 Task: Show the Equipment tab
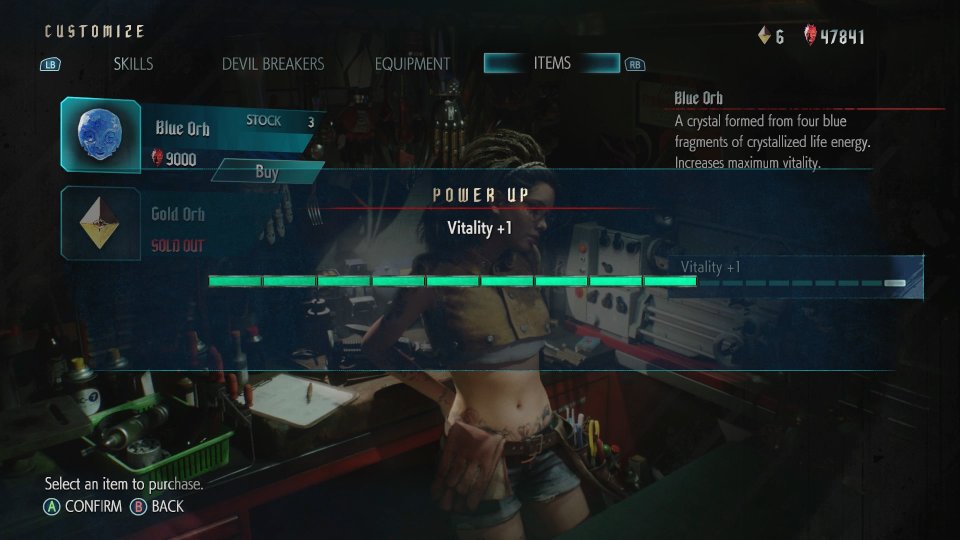(412, 64)
